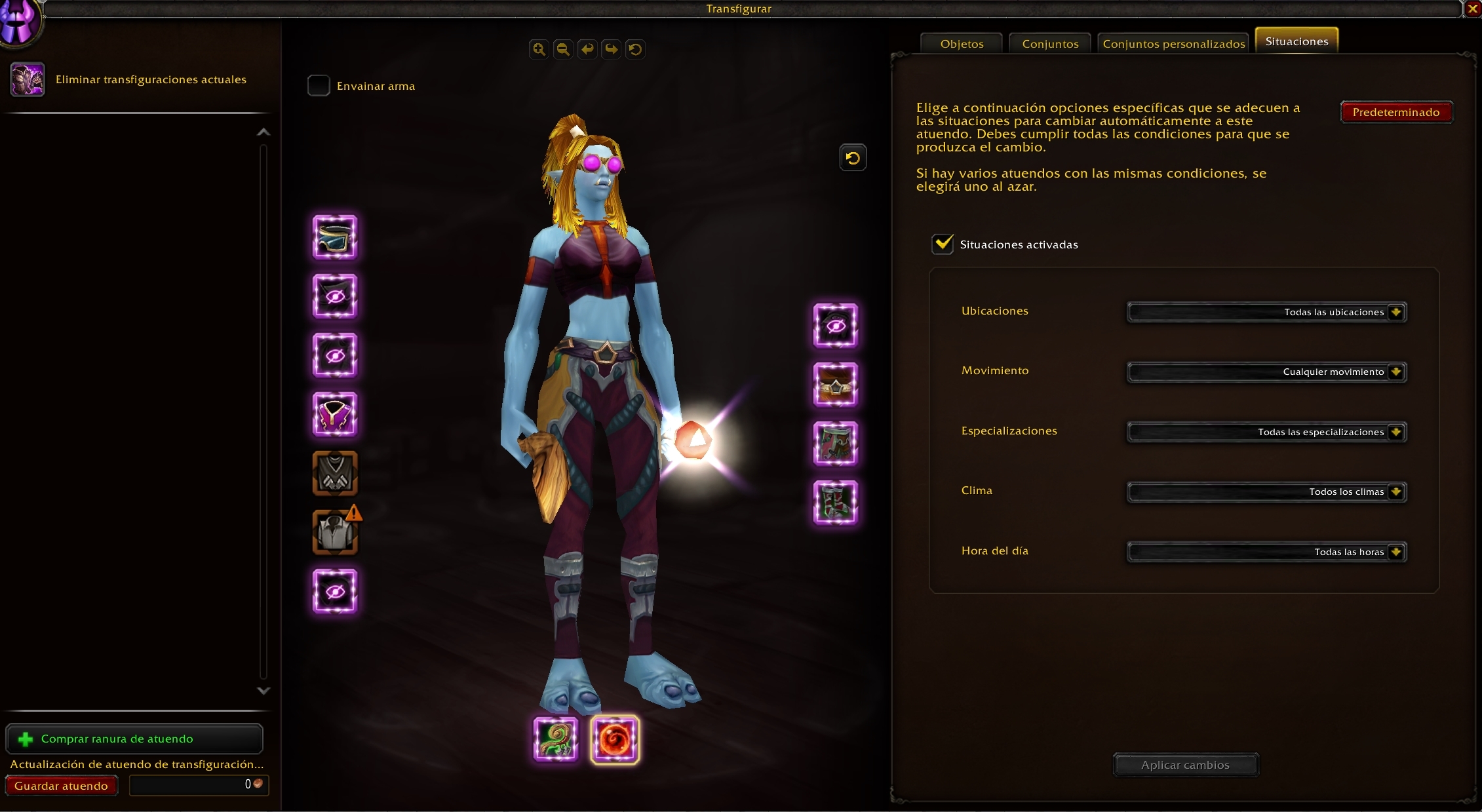Open the Movimiento dropdown

tap(1266, 372)
